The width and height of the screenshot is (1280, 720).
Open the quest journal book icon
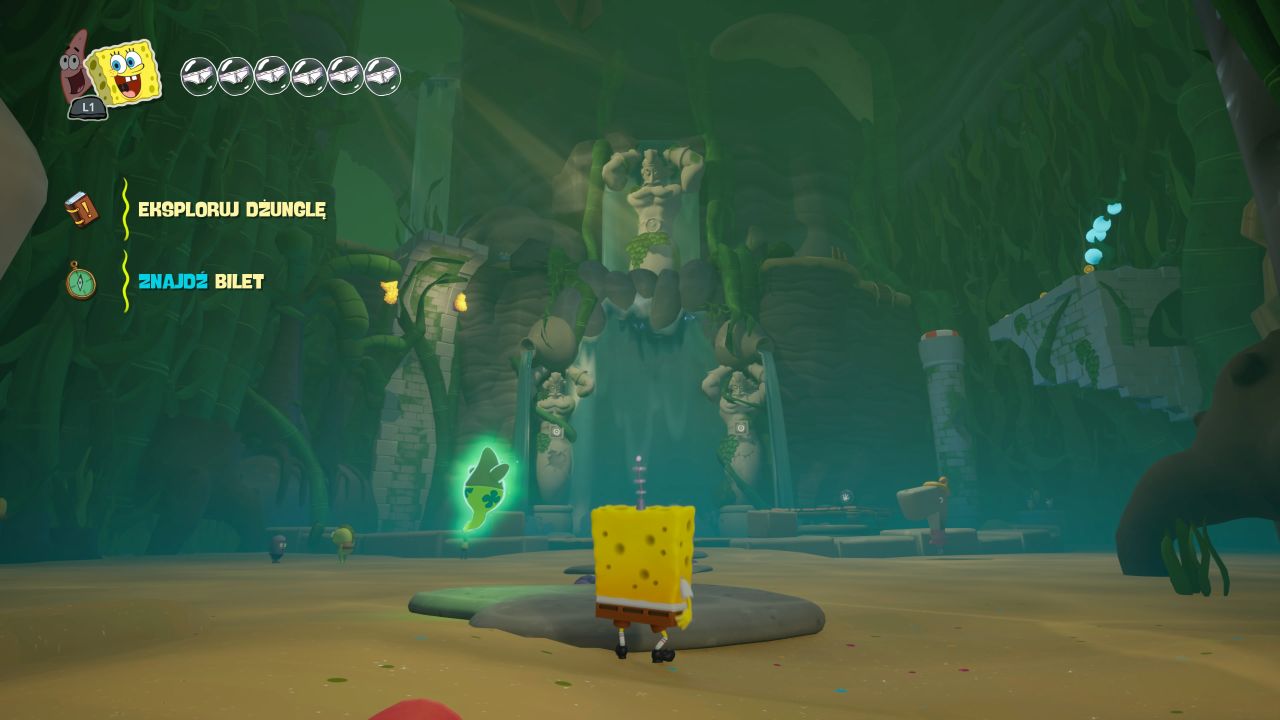(81, 209)
